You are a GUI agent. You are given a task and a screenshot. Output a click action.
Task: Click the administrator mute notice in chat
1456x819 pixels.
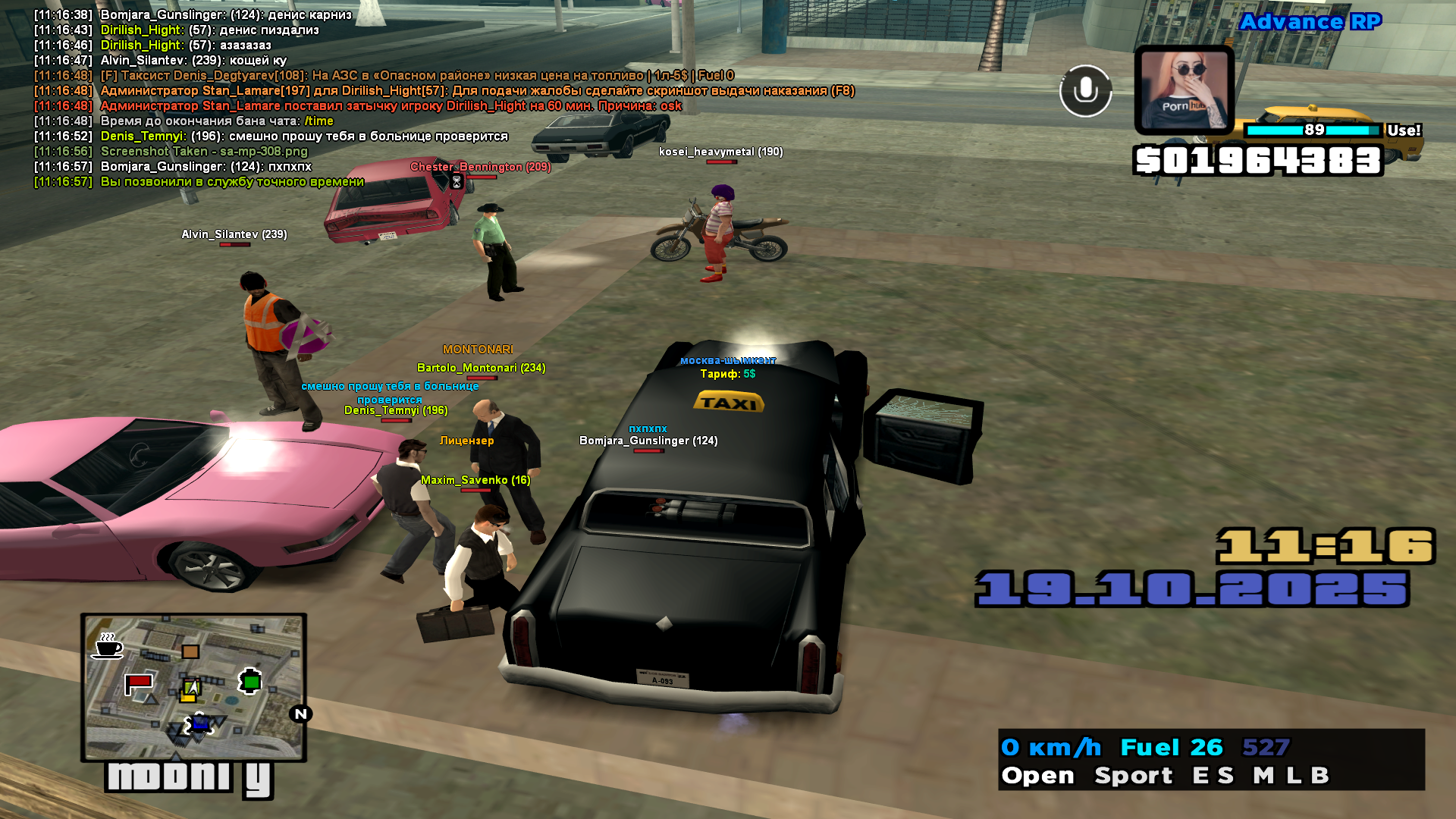point(391,106)
